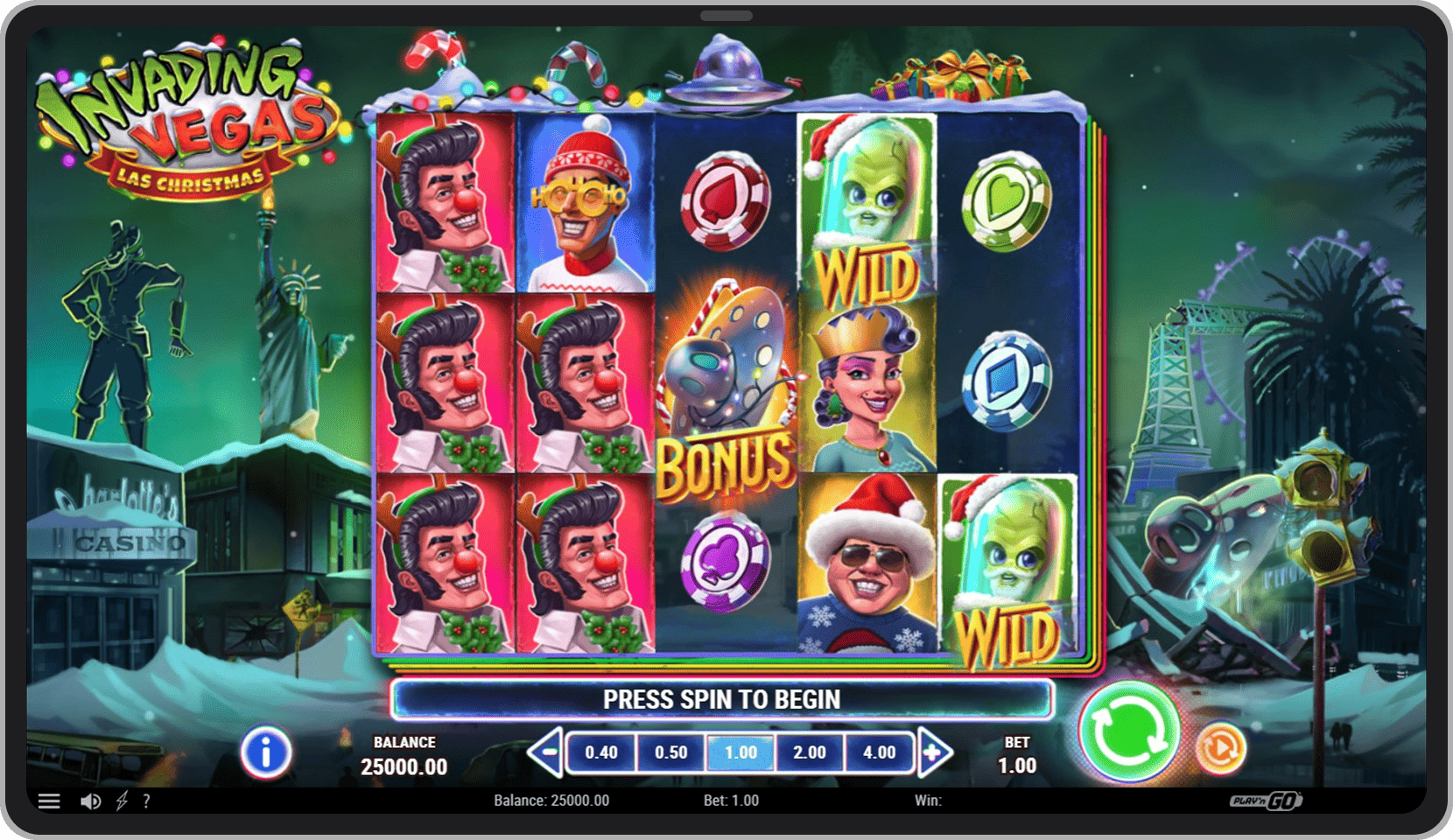Enable turbo mode with the lightning icon

(x=120, y=801)
